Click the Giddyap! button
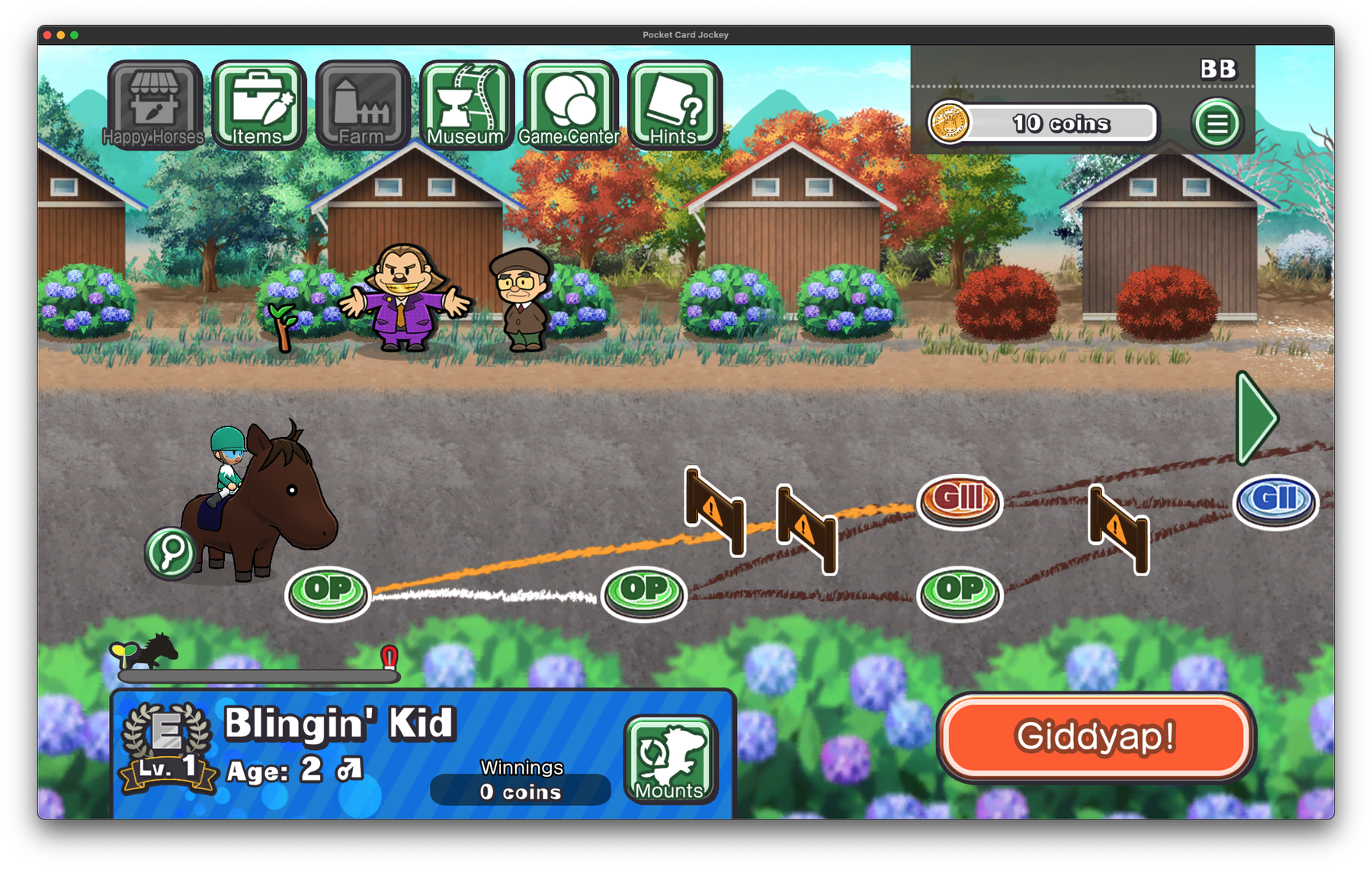 click(1095, 736)
